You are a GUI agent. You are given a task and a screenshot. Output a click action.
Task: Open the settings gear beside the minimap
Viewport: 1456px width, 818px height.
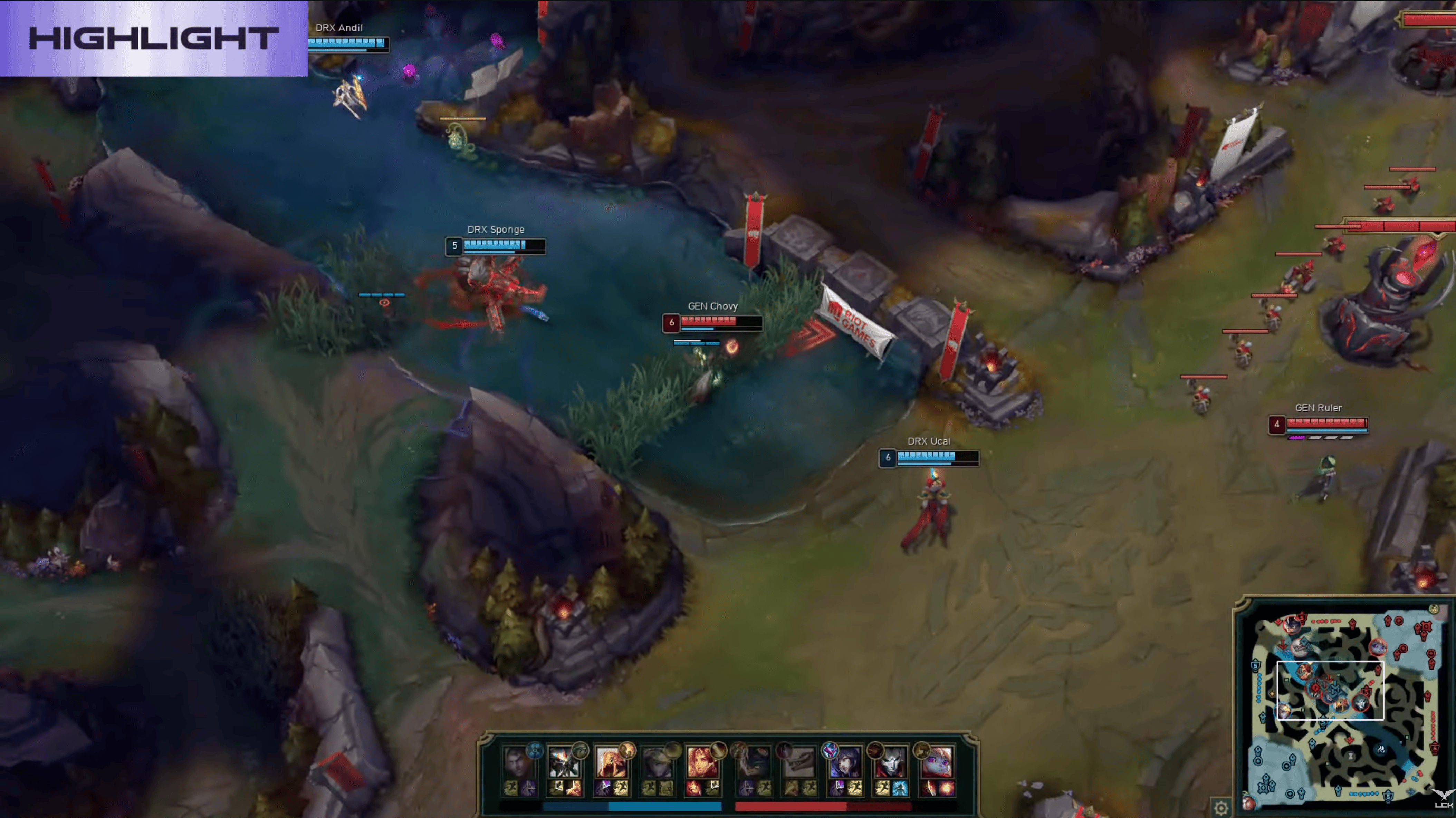[x=1221, y=807]
